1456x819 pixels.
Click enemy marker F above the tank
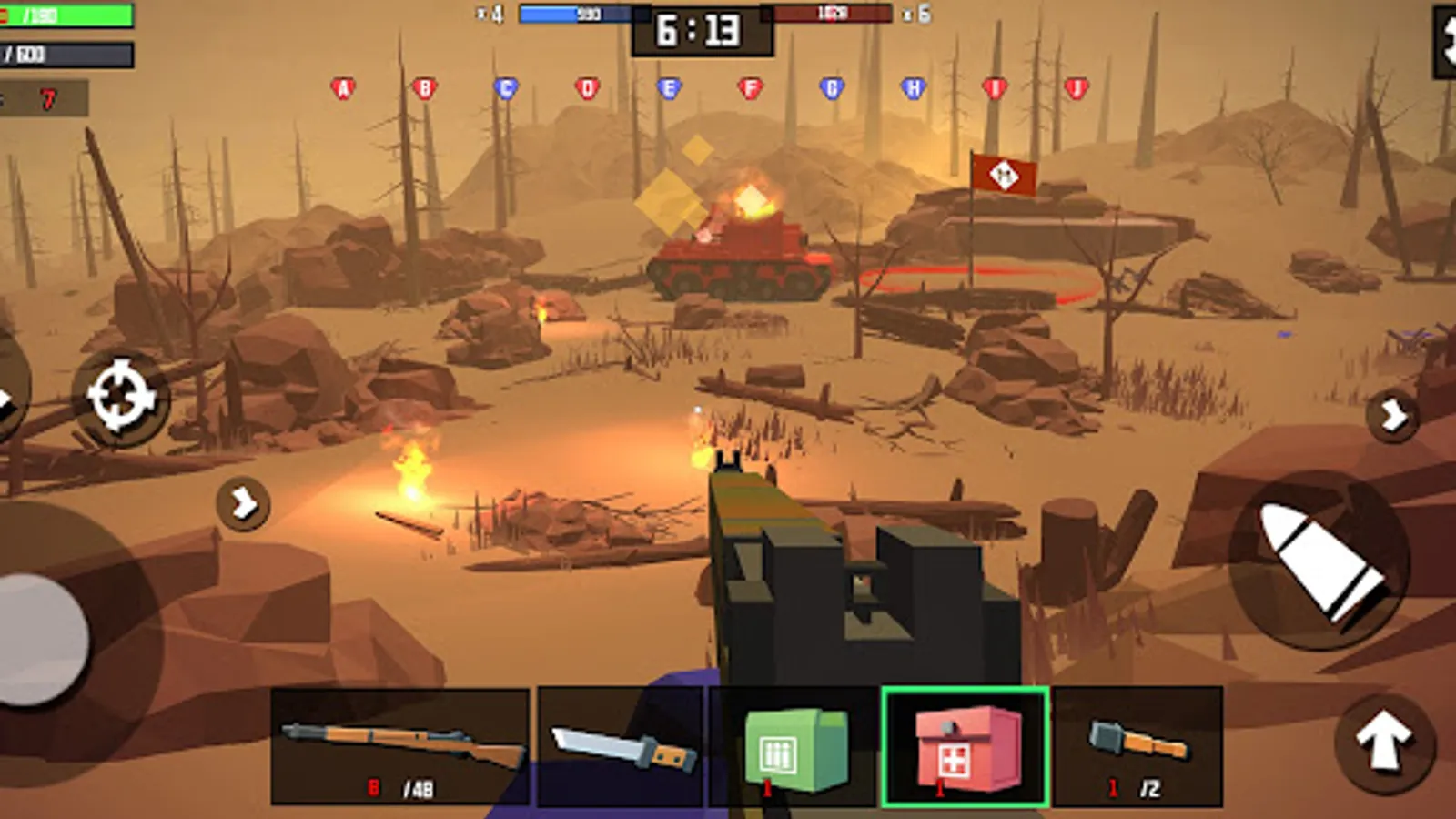point(749,87)
